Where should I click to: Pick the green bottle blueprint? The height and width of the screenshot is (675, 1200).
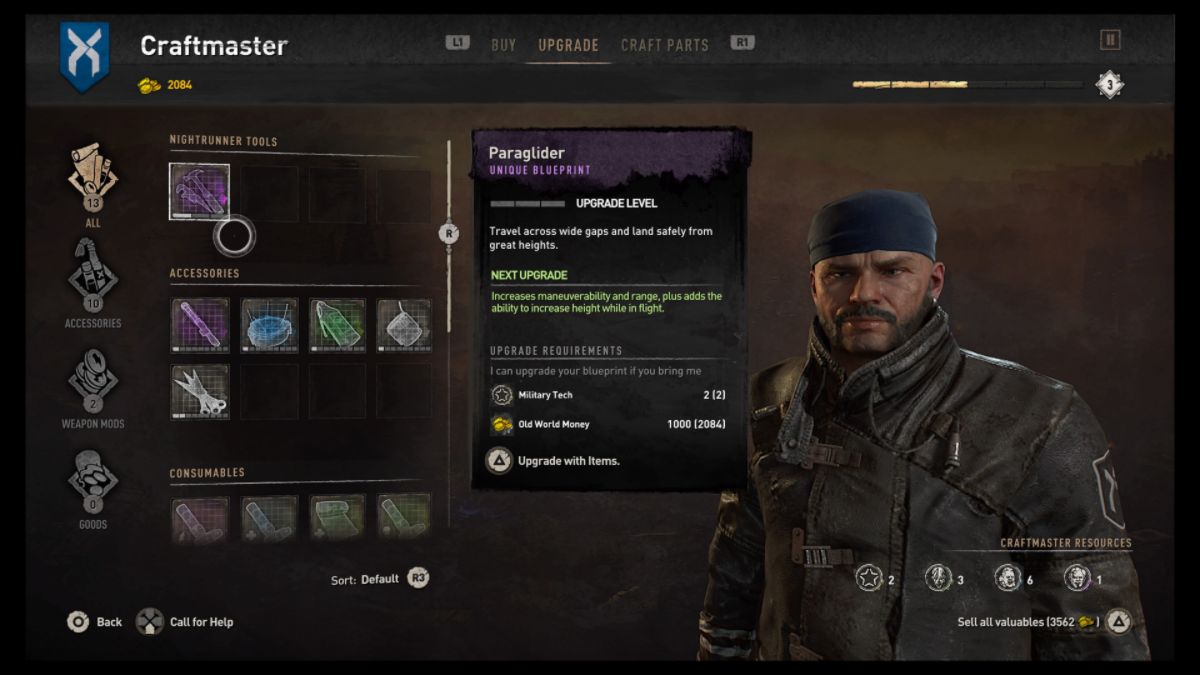pyautogui.click(x=337, y=325)
